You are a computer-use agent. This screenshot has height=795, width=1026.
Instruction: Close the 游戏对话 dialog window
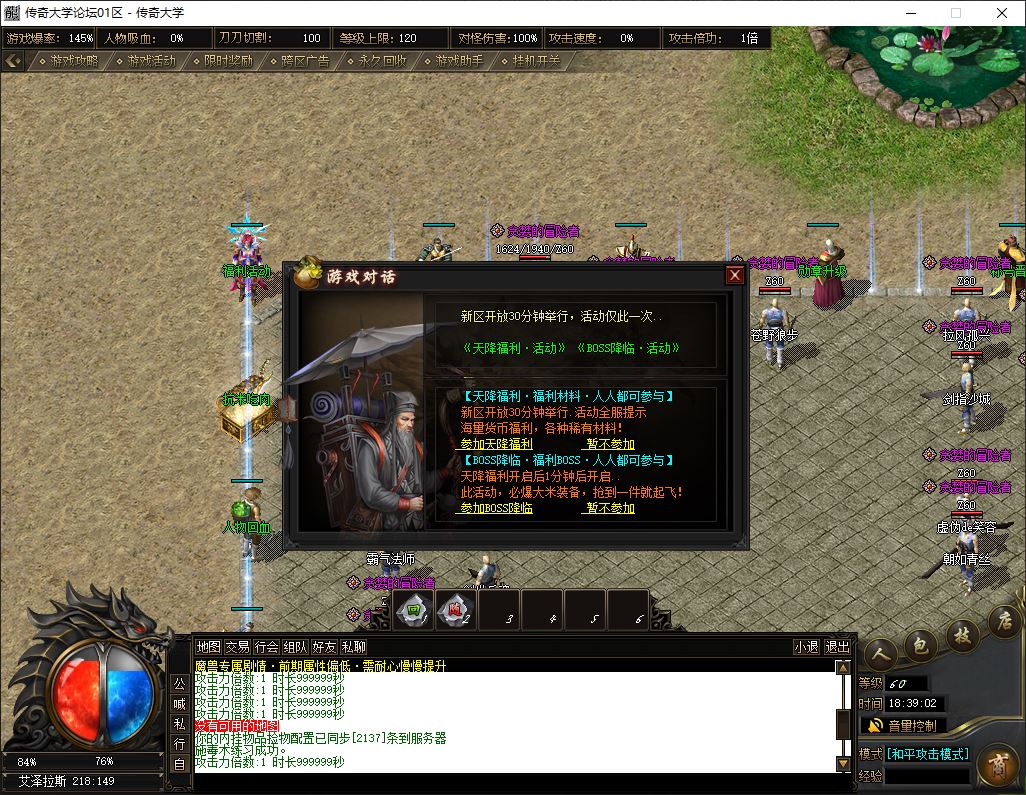pyautogui.click(x=735, y=275)
